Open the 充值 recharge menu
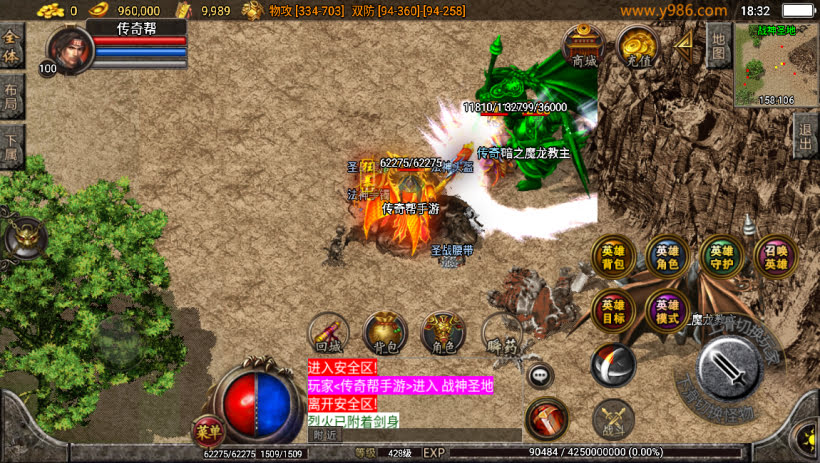Screen dimensions: 820x463 point(636,46)
